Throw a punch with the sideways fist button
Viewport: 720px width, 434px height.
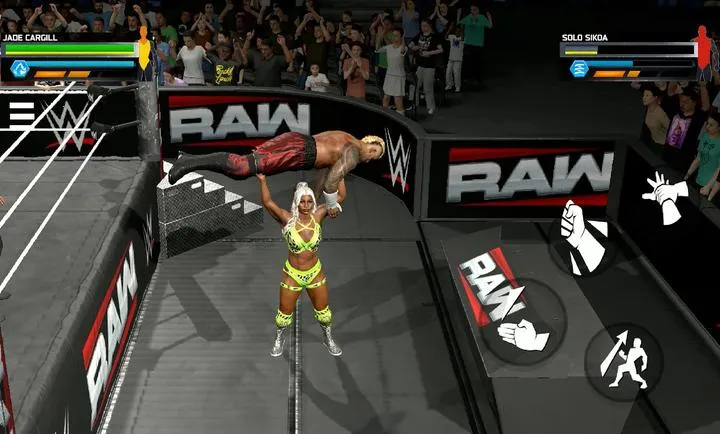click(x=522, y=331)
